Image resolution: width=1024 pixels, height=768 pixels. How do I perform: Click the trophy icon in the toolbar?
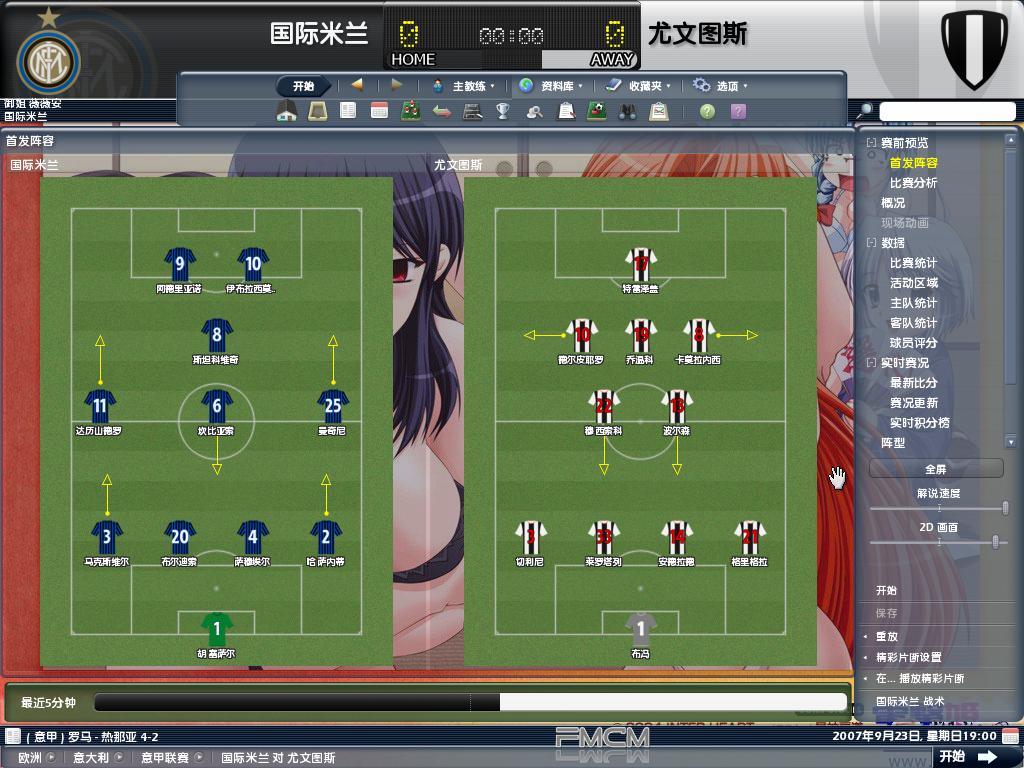click(503, 112)
